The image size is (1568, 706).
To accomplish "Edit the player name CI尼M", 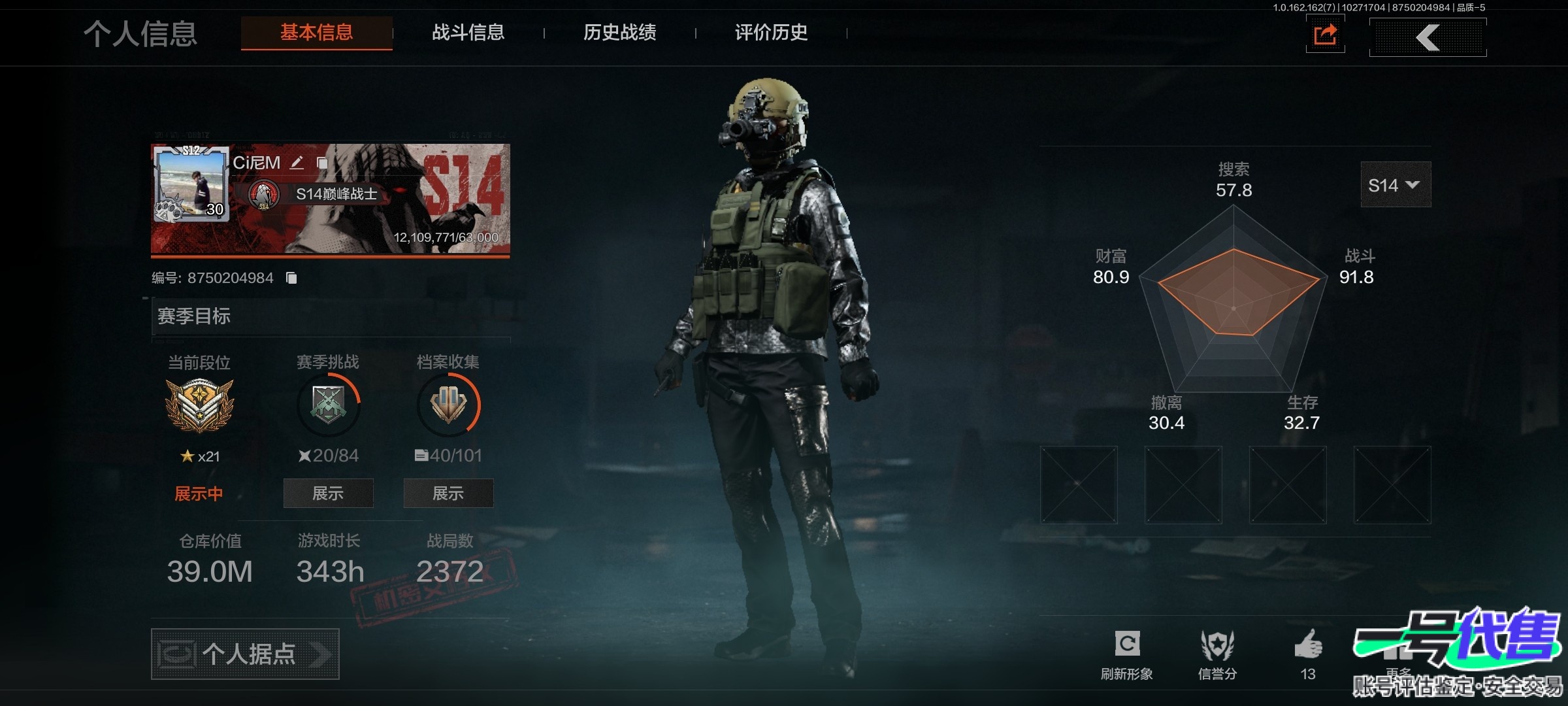I will (x=297, y=163).
